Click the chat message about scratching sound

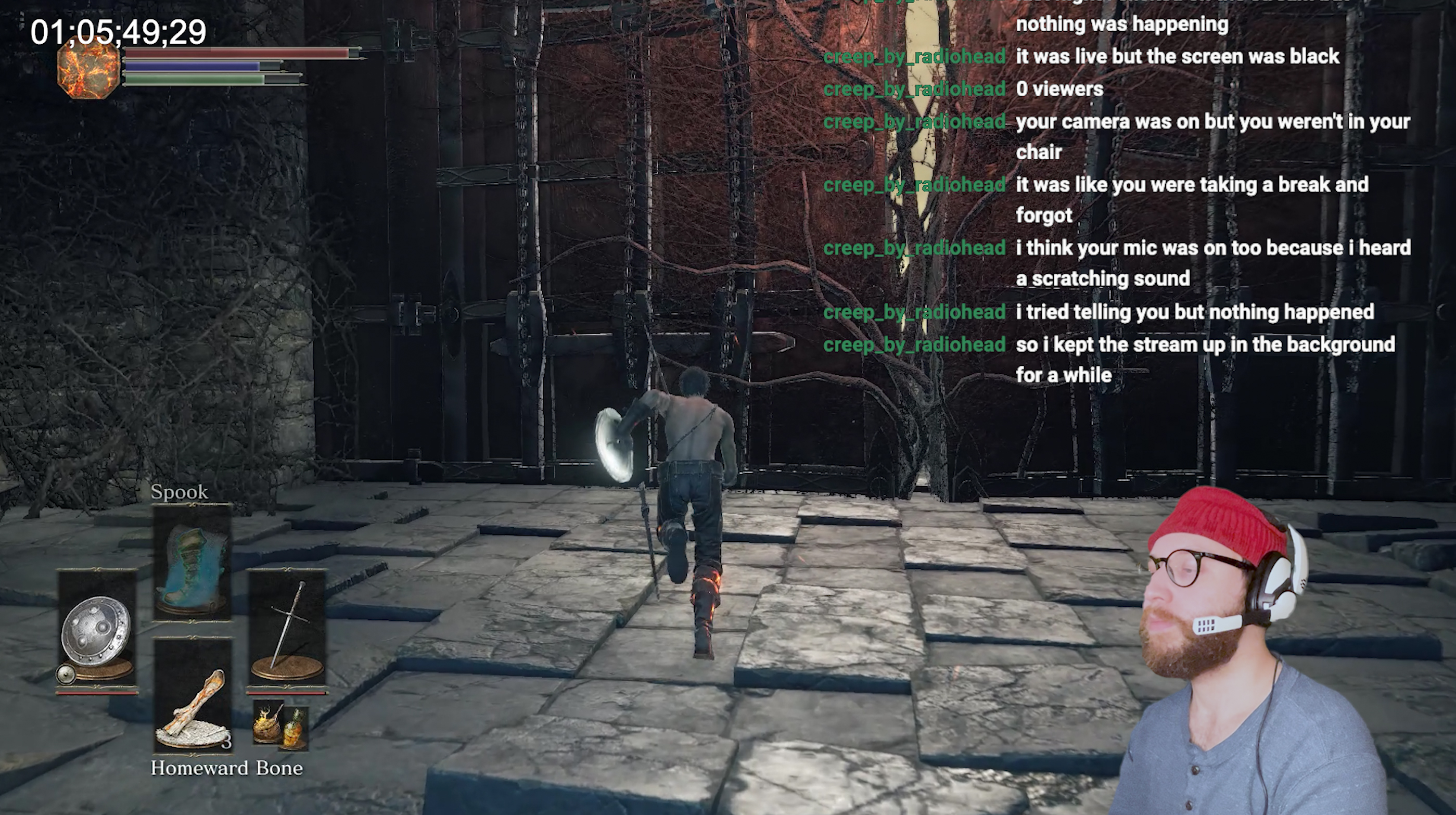coord(1212,263)
